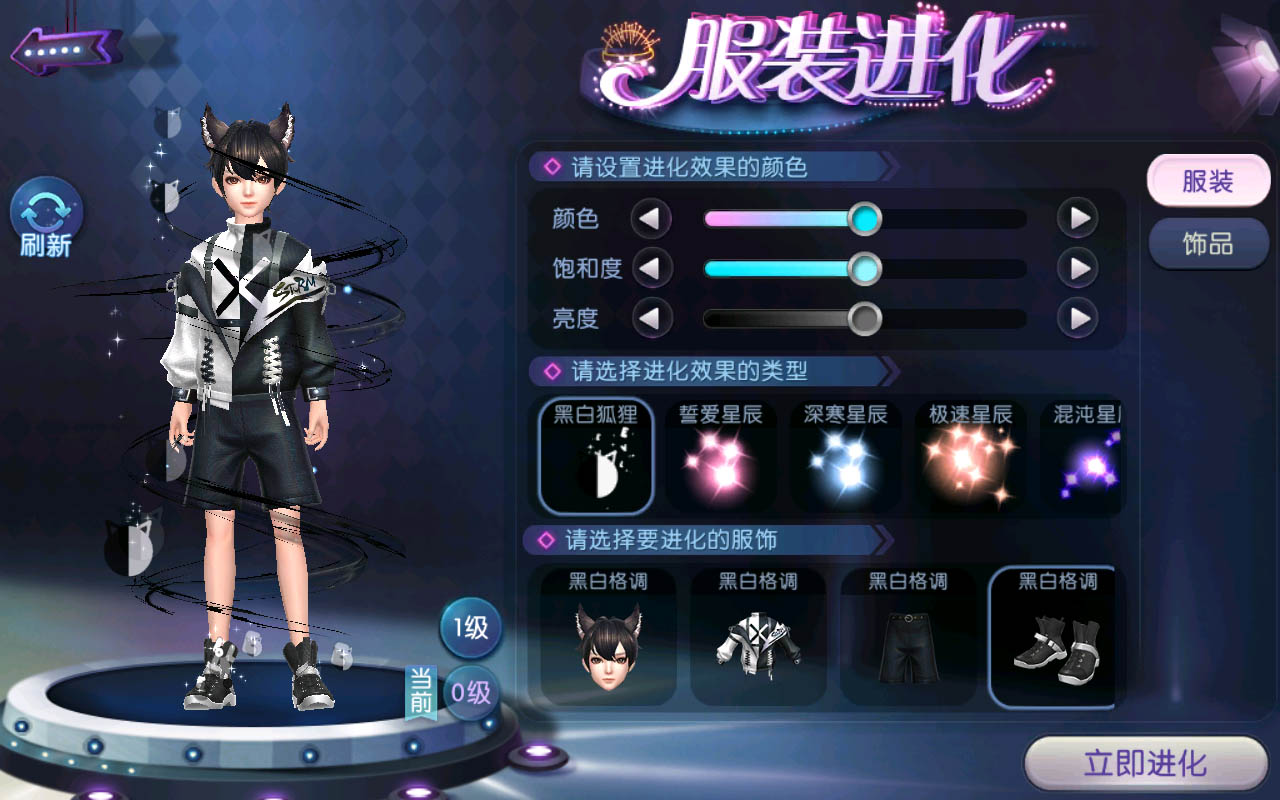Confirm with the 立即进化 button
The image size is (1280, 800).
pos(1145,764)
